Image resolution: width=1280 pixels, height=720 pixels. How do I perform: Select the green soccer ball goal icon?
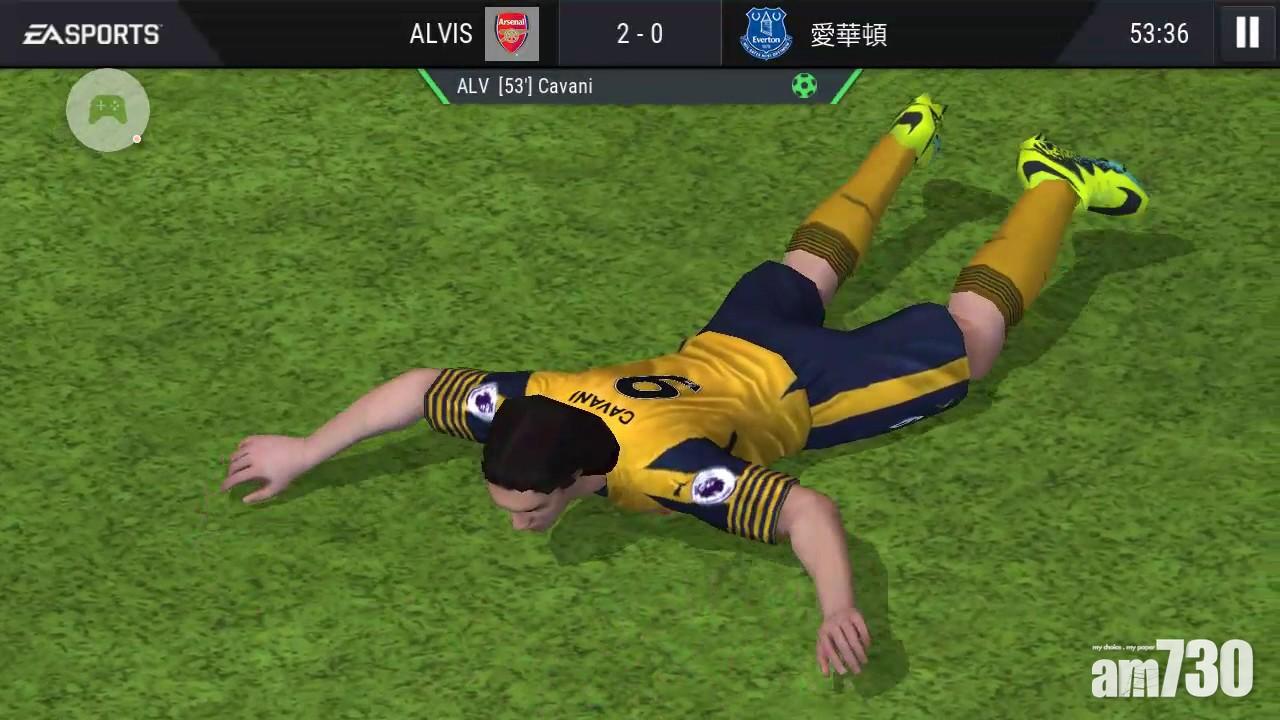(x=805, y=86)
